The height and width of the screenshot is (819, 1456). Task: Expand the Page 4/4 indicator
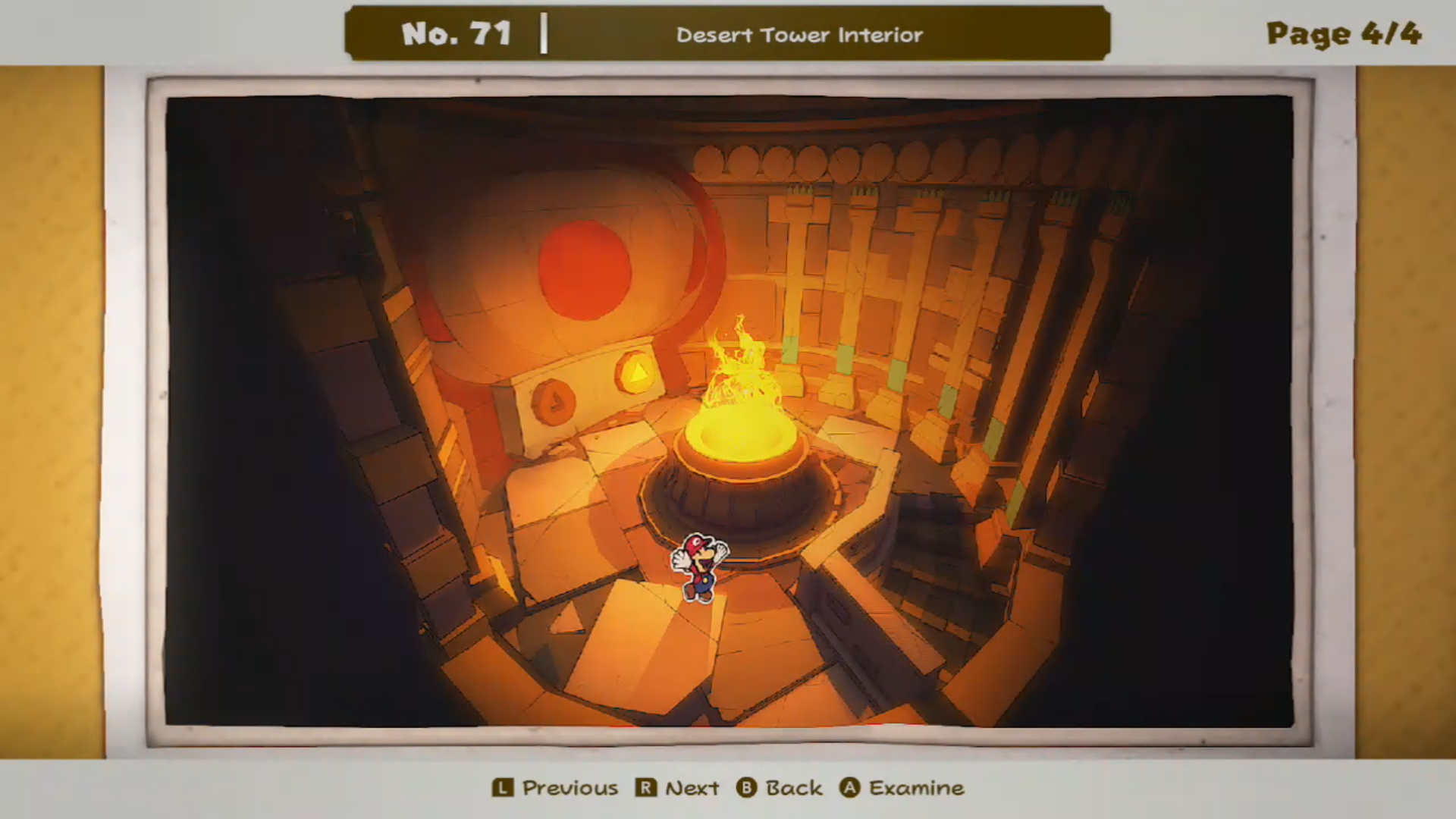(x=1345, y=33)
